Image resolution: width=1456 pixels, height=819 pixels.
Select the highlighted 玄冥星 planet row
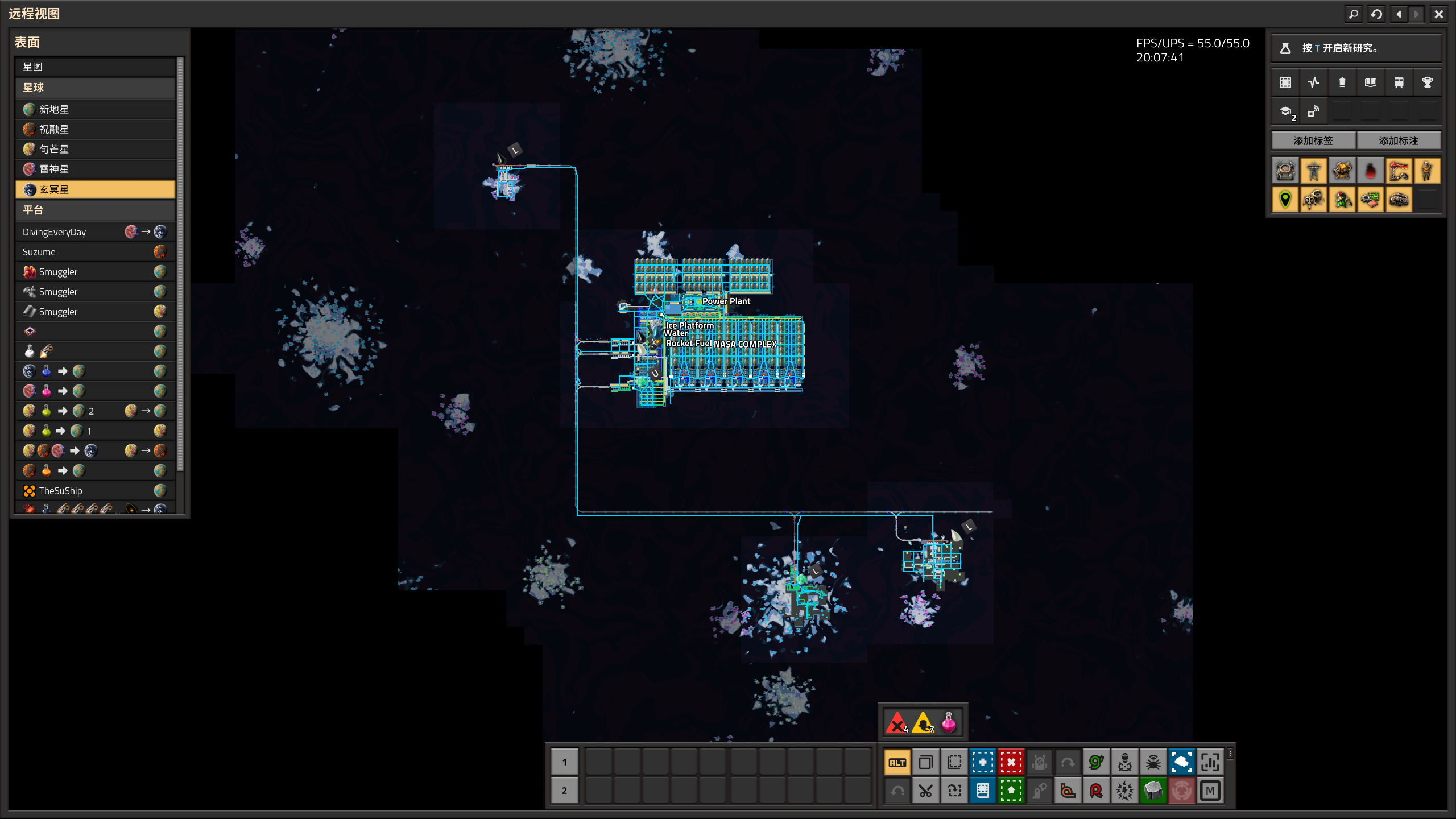[95, 189]
